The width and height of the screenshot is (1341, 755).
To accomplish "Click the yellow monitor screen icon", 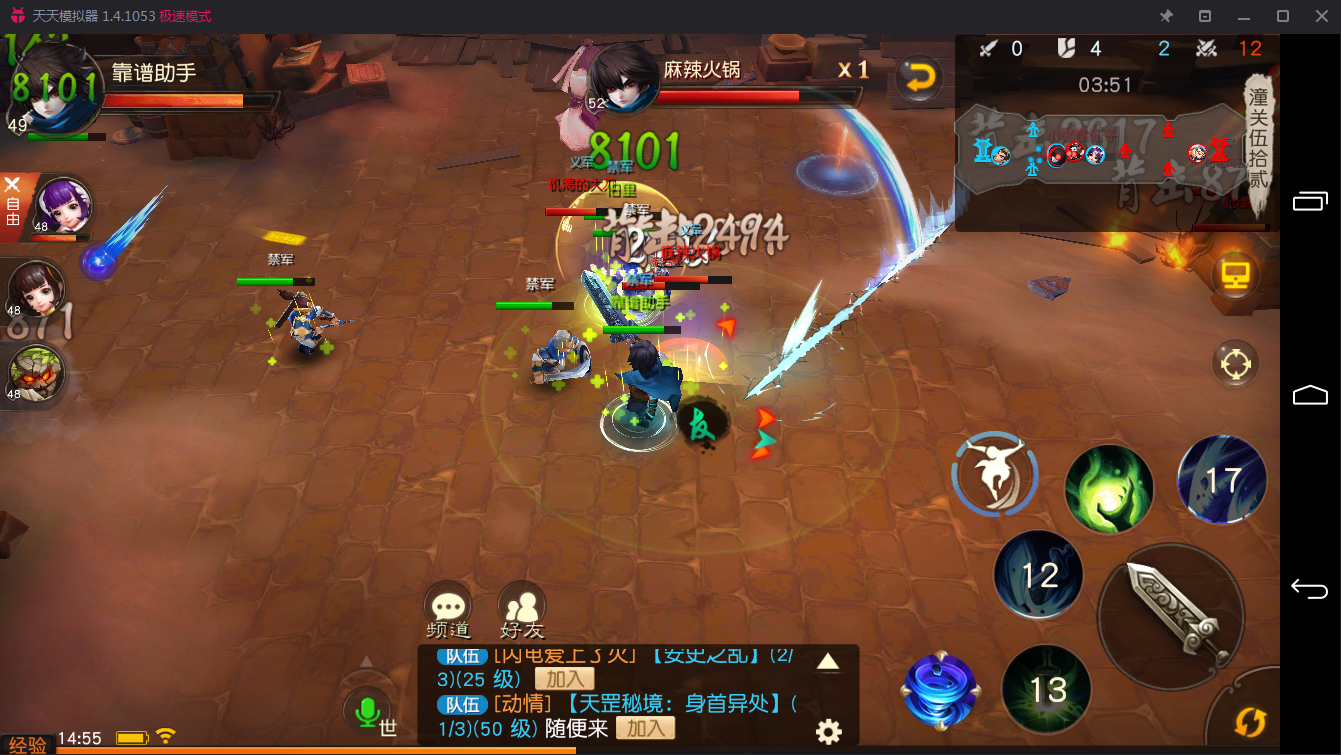I will click(1234, 275).
